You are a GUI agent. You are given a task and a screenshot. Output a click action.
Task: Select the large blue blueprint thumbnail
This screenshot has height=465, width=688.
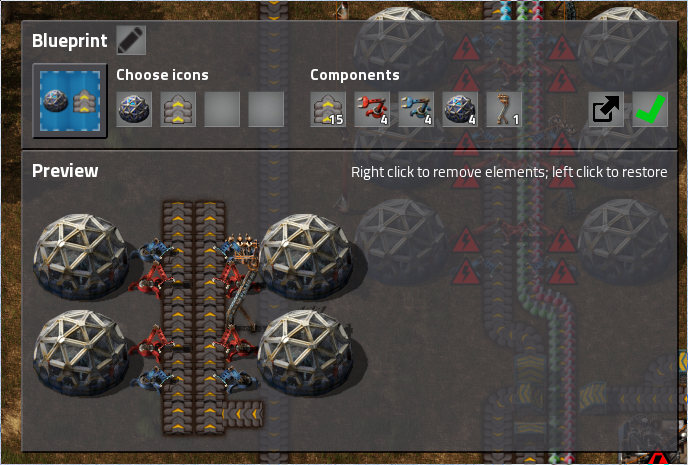point(69,101)
